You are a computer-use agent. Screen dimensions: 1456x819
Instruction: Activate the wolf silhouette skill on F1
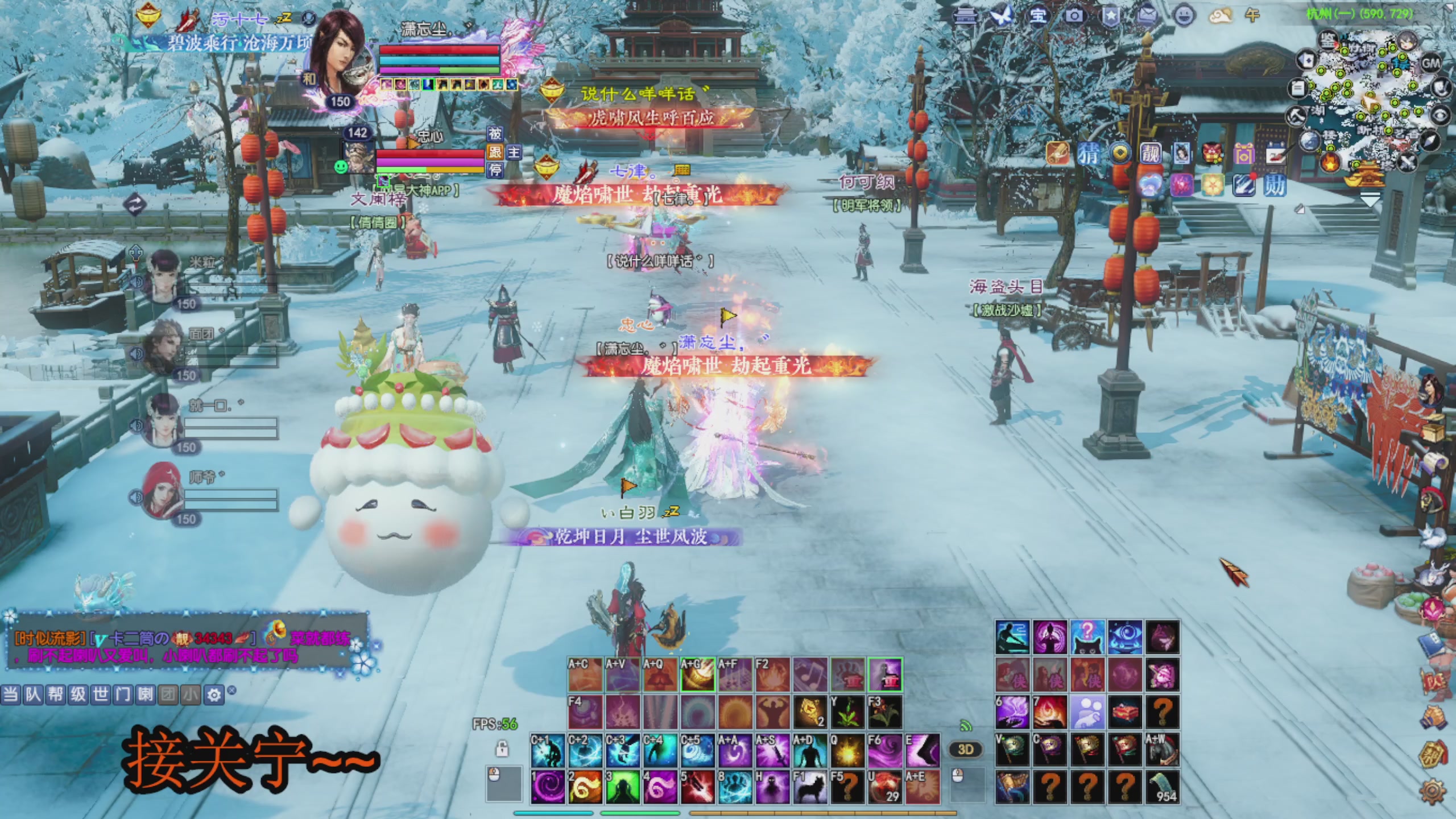click(x=810, y=787)
